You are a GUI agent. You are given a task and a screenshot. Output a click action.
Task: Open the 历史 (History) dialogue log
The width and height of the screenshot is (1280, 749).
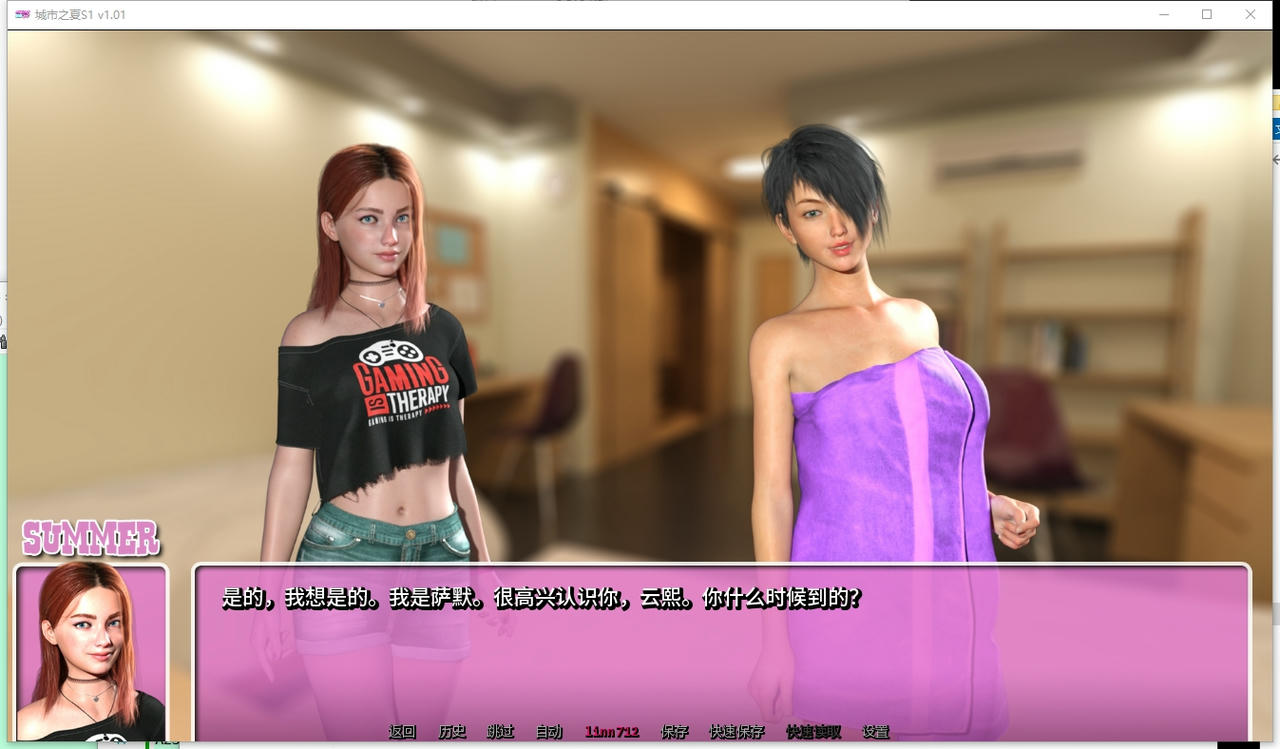452,731
